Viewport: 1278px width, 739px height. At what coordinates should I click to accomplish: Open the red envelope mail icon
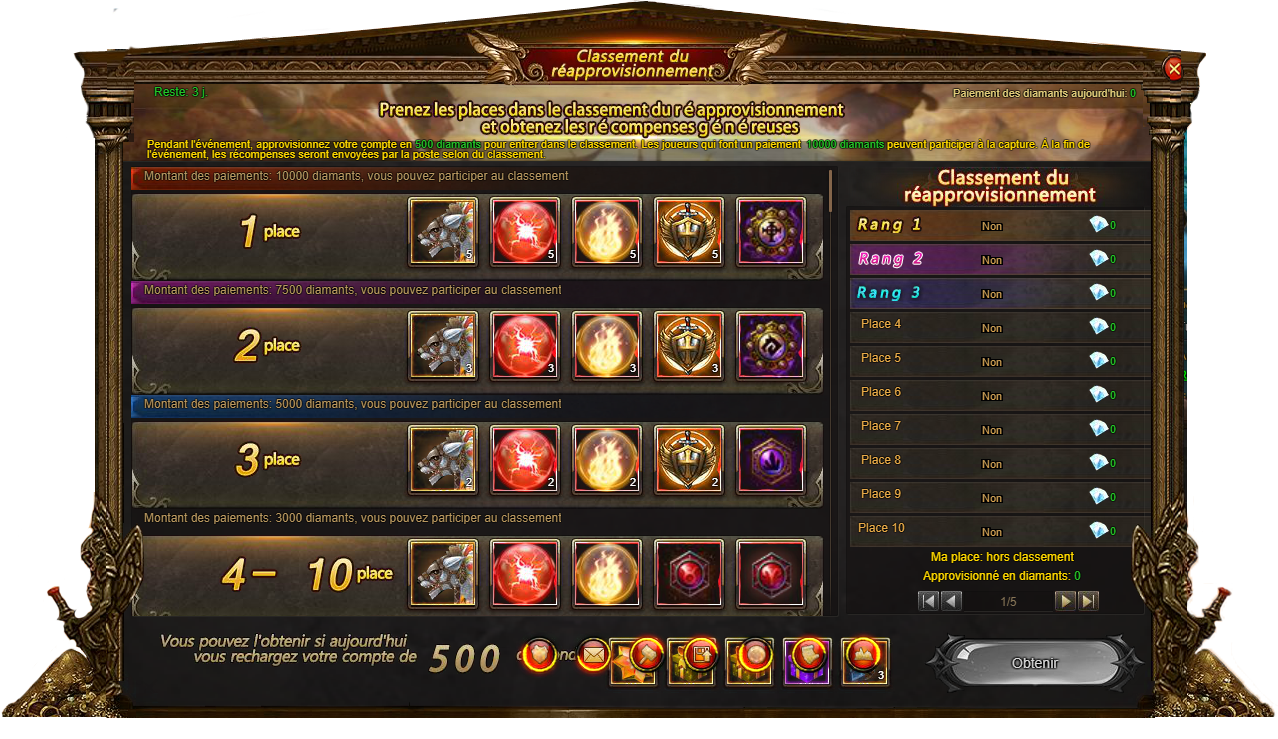pos(594,656)
